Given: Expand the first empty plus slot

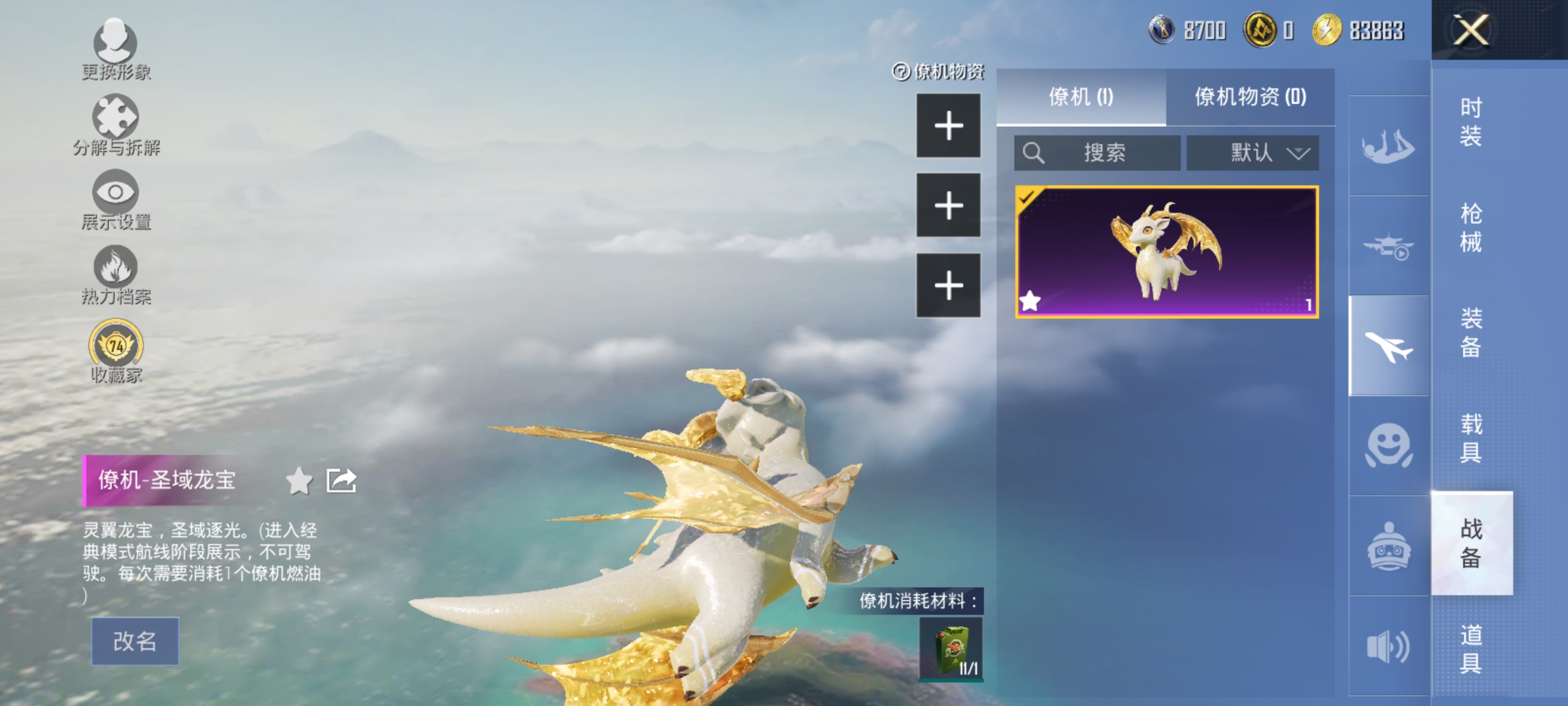Looking at the screenshot, I should pos(949,126).
